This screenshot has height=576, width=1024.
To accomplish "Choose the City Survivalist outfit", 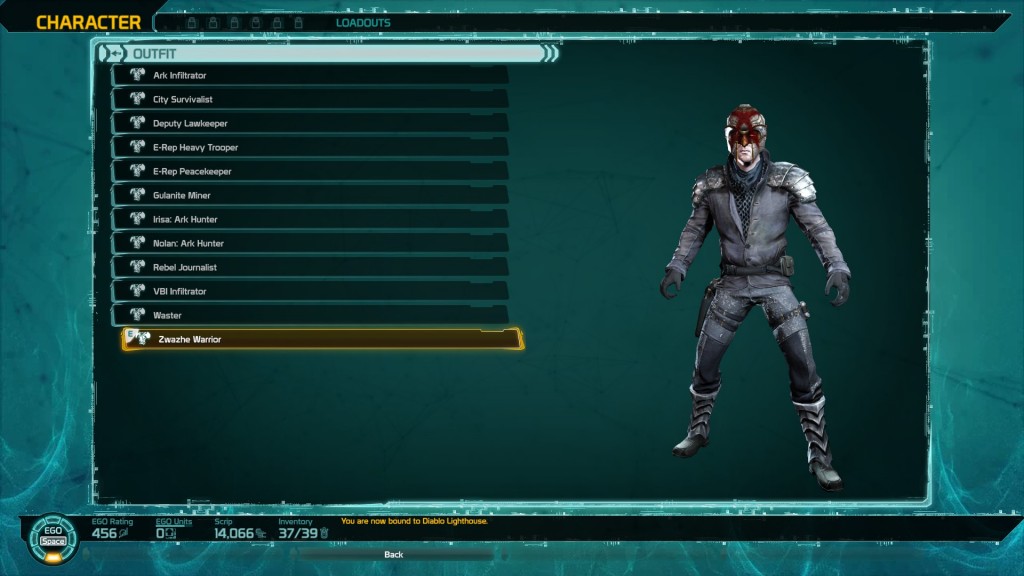I will (x=310, y=99).
